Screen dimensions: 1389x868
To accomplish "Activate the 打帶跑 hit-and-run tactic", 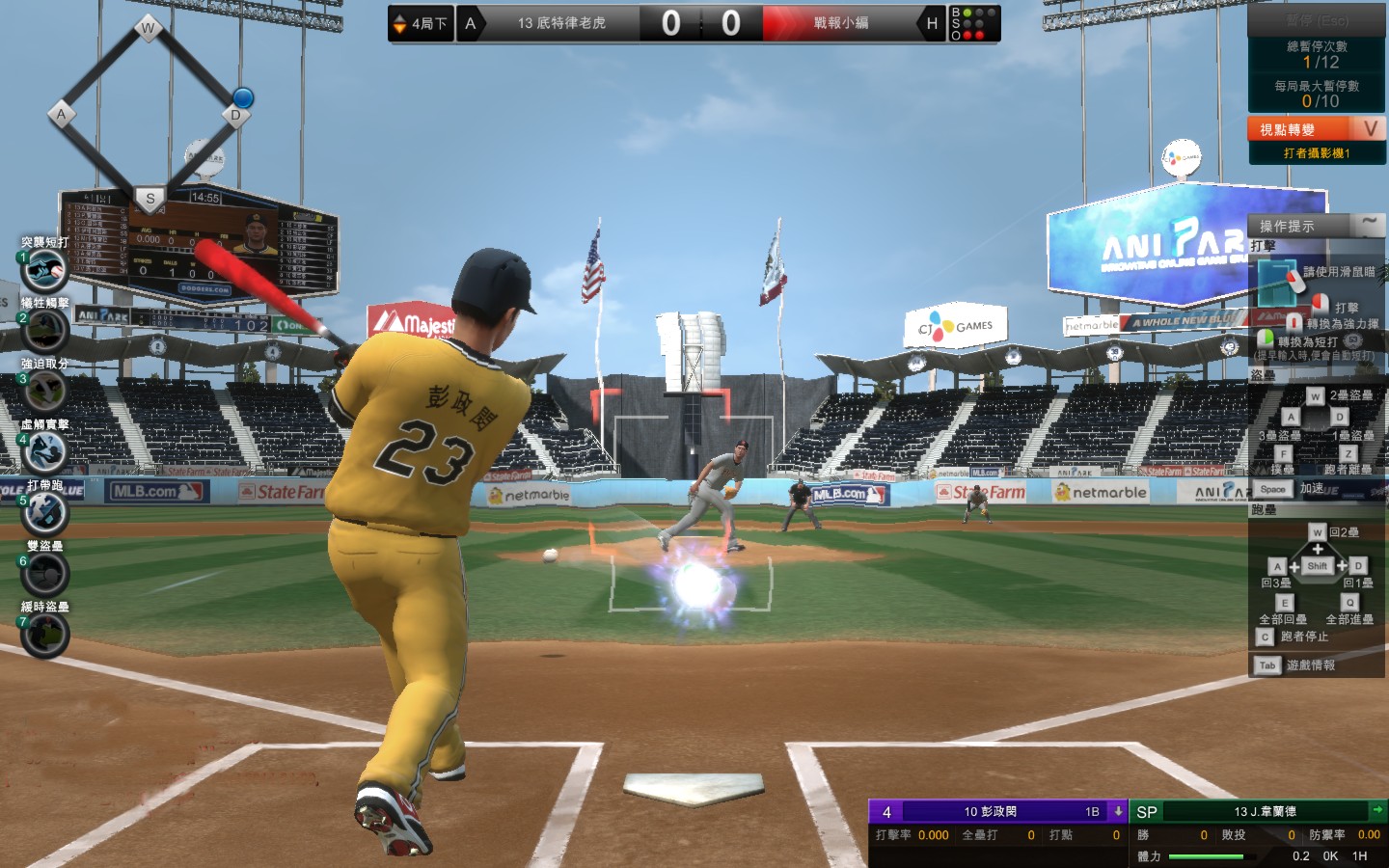I will 44,513.
